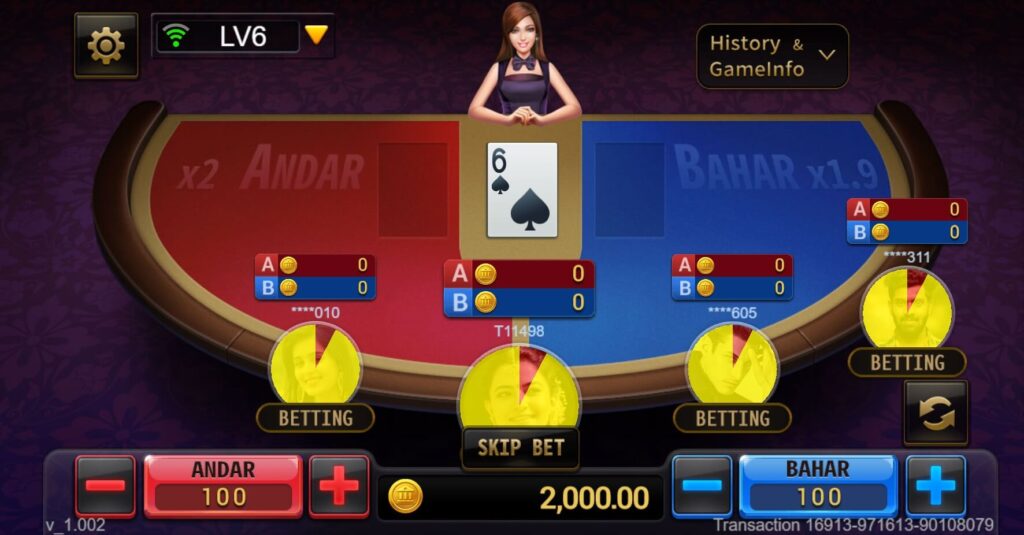View player ****605 avatar
1024x535 pixels.
coord(732,365)
